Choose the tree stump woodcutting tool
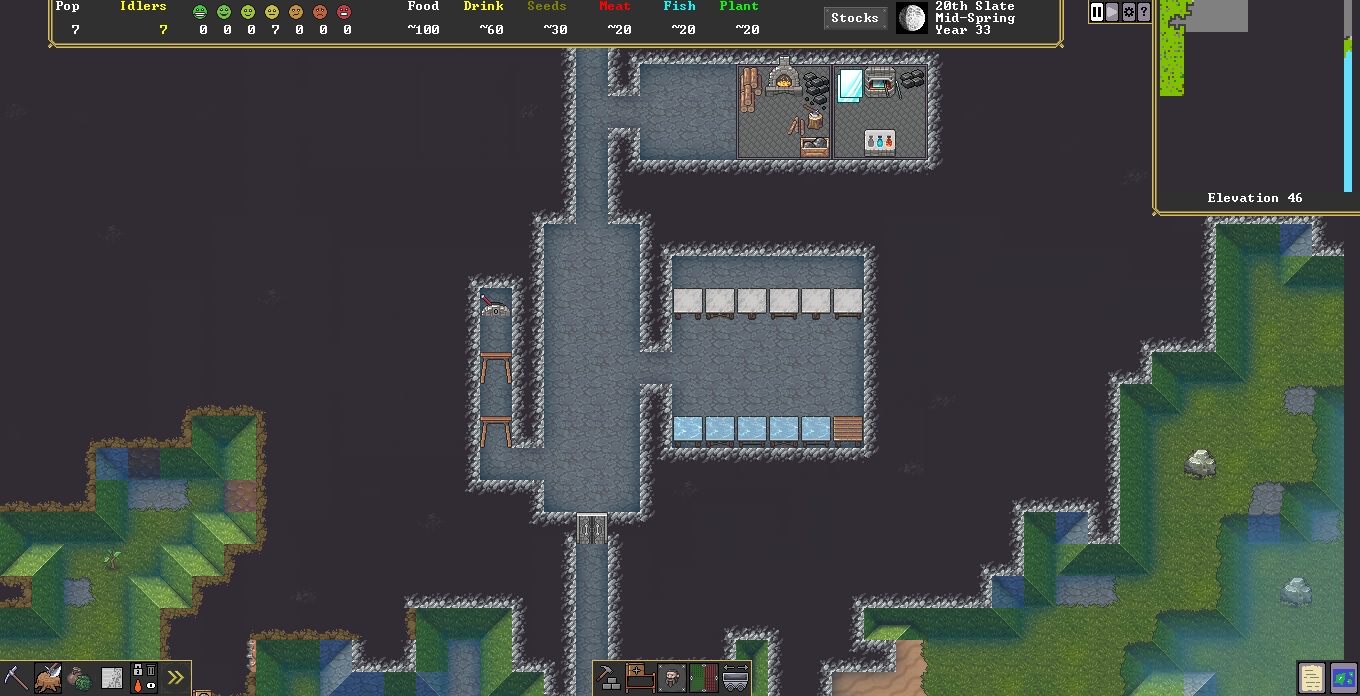Screen dimensions: 1360x696 tap(47, 678)
